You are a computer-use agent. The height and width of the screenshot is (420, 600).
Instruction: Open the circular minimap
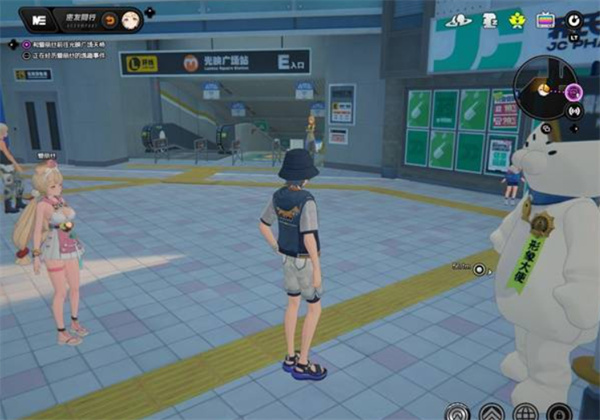(x=545, y=87)
